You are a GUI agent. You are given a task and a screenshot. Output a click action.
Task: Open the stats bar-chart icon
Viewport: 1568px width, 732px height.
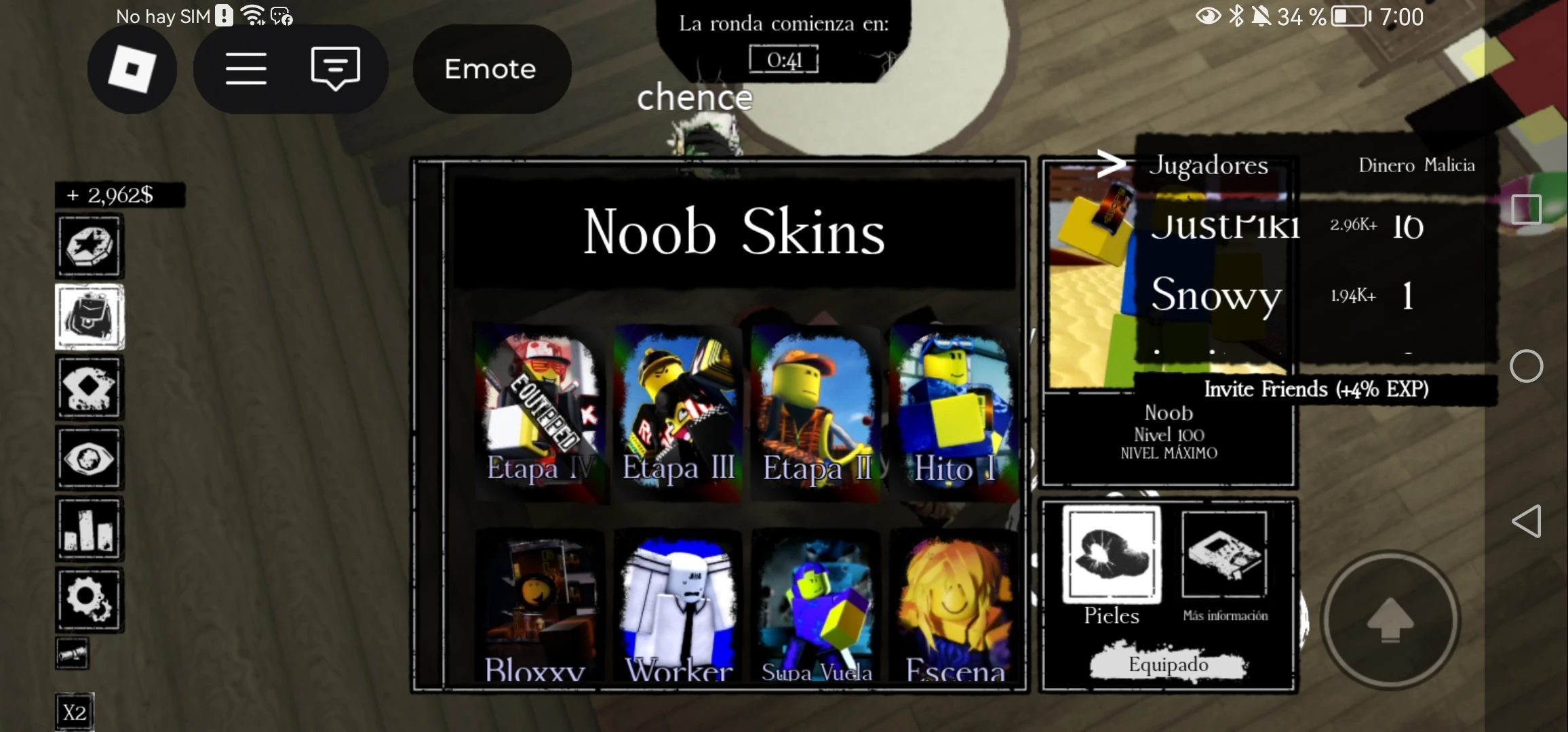(90, 528)
